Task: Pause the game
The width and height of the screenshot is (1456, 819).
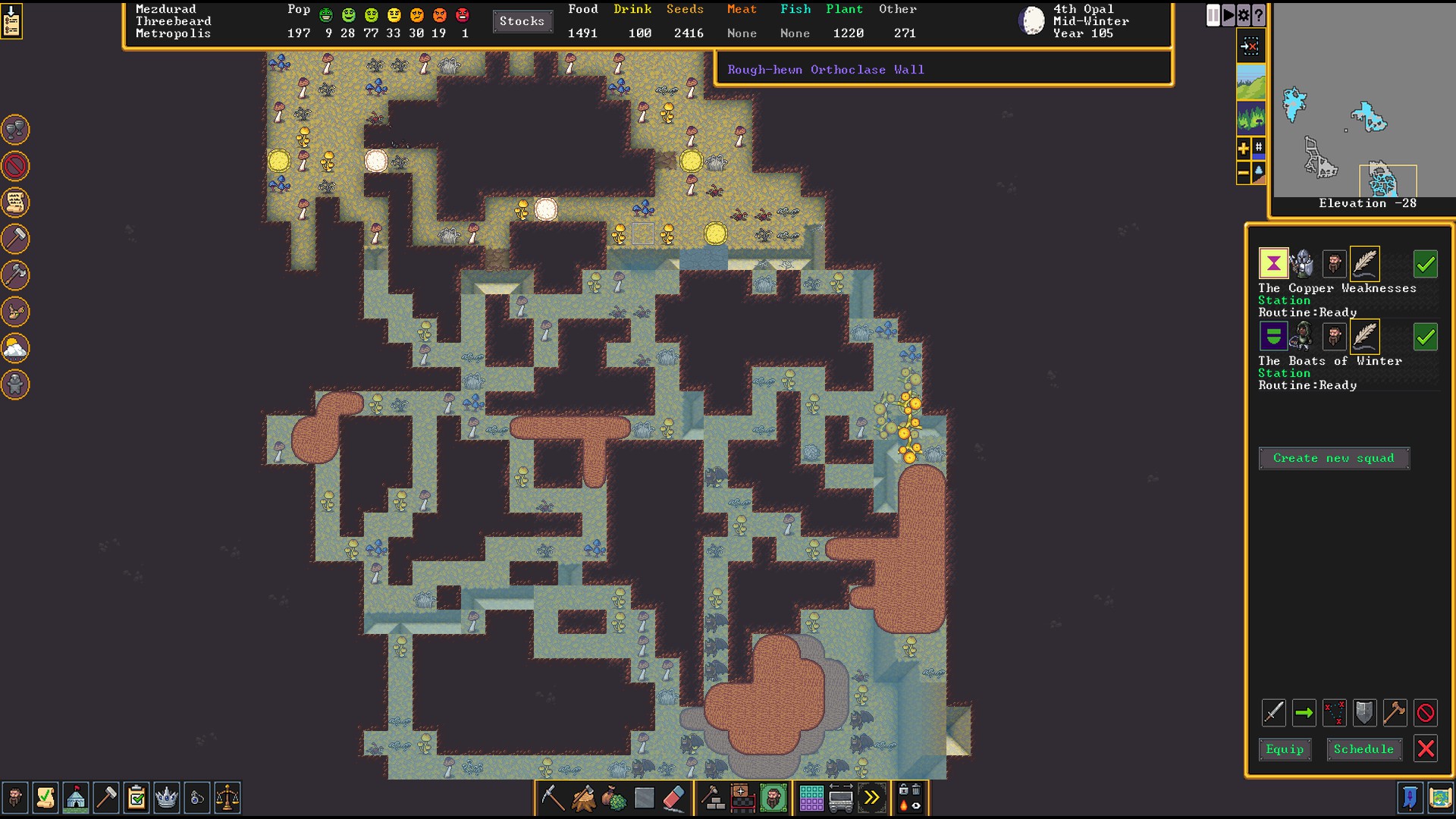Action: pyautogui.click(x=1213, y=15)
